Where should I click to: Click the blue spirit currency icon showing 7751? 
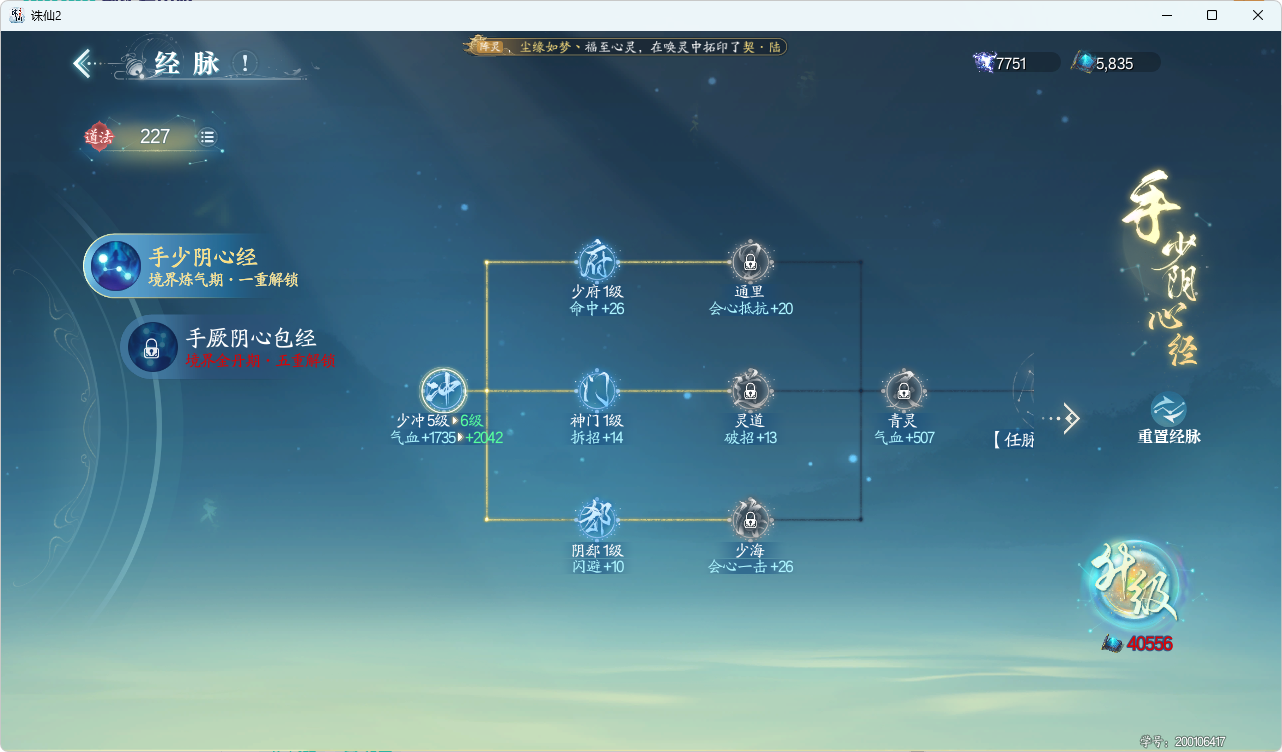[983, 61]
